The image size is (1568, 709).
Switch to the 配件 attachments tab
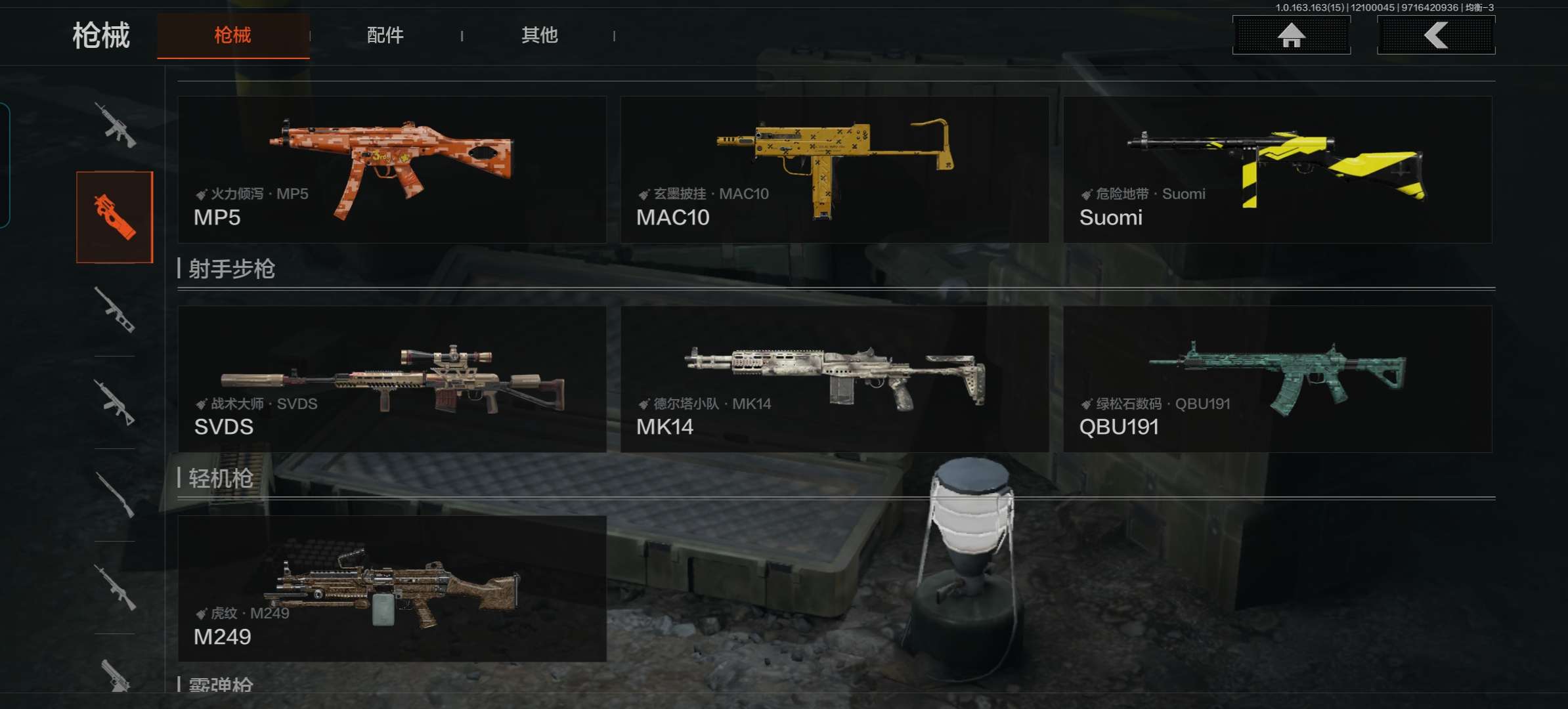click(385, 35)
